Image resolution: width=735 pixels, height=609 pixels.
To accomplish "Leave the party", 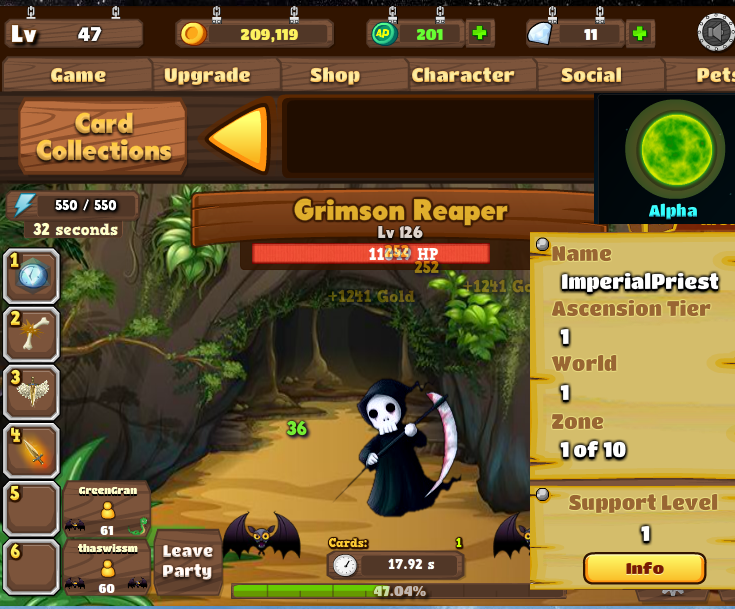I will [x=188, y=561].
